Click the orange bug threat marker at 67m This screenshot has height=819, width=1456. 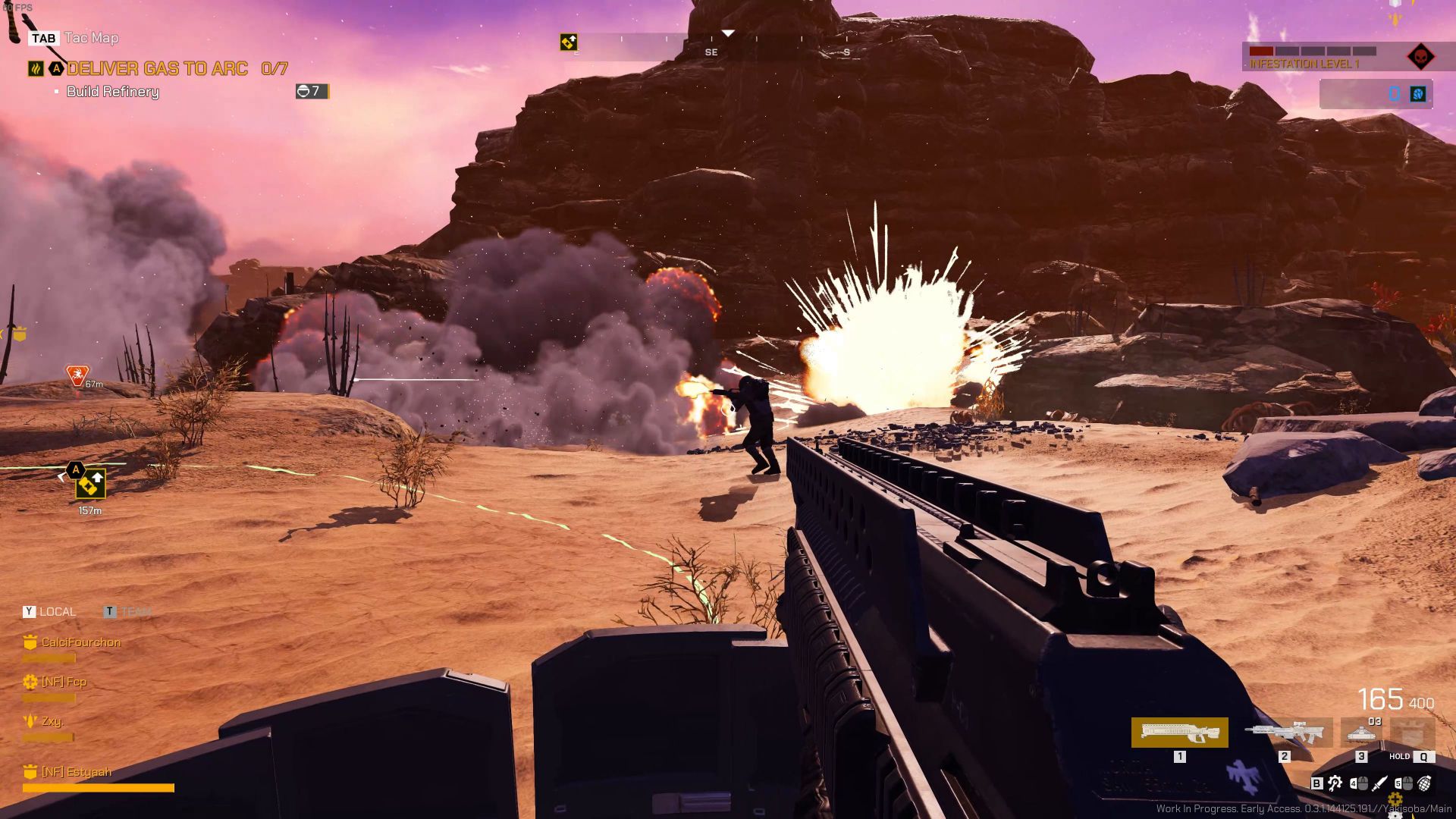(x=77, y=375)
